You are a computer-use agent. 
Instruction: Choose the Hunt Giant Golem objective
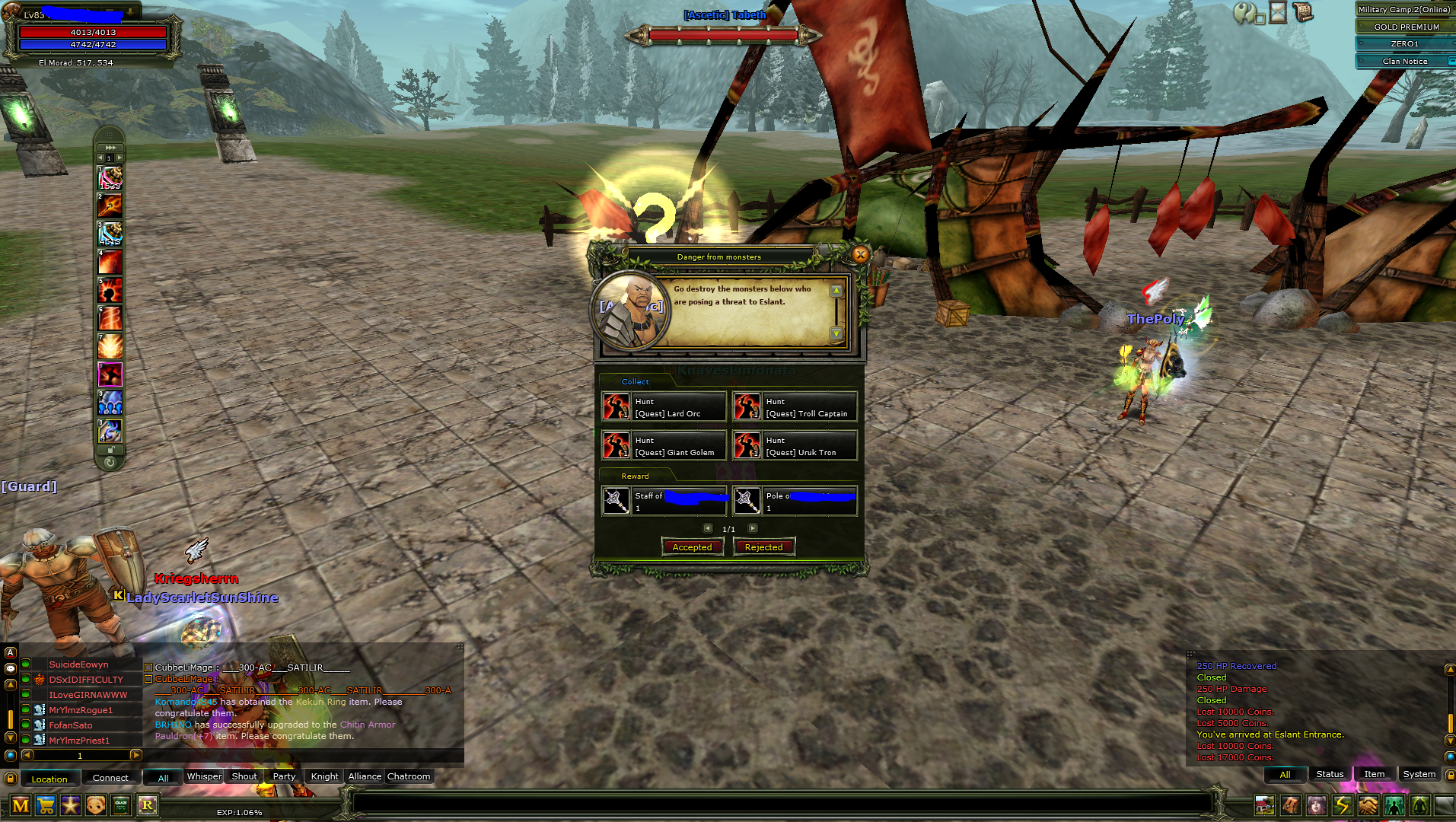coord(664,446)
